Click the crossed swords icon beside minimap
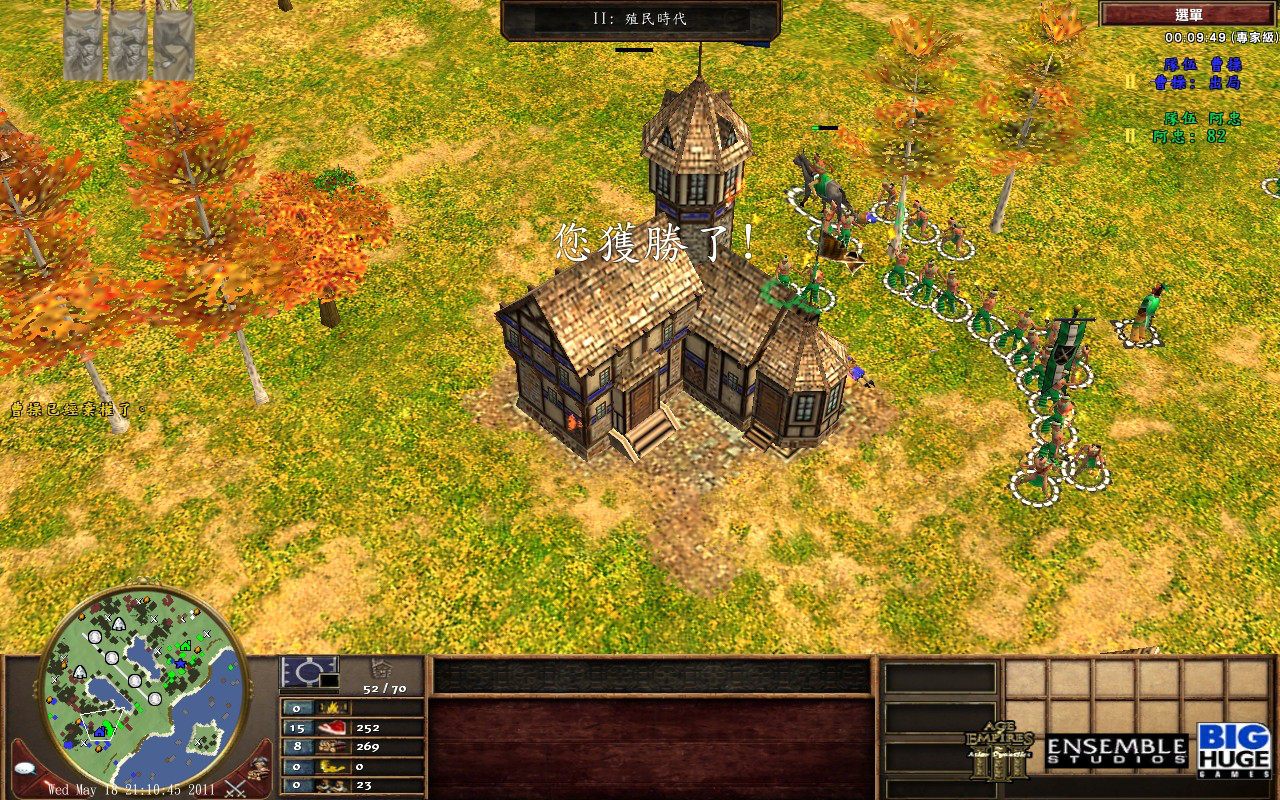Screen dimensions: 1280x800 point(236,786)
